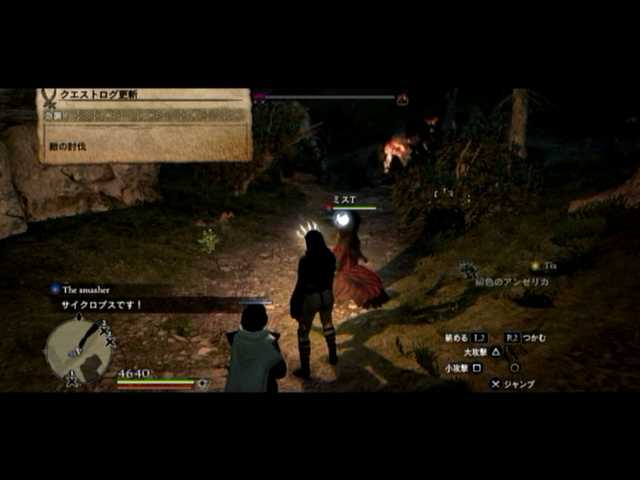Screen dimensions: 640x480
Task: Choose the 緑色のアンゼリカ item label
Action: coord(511,282)
